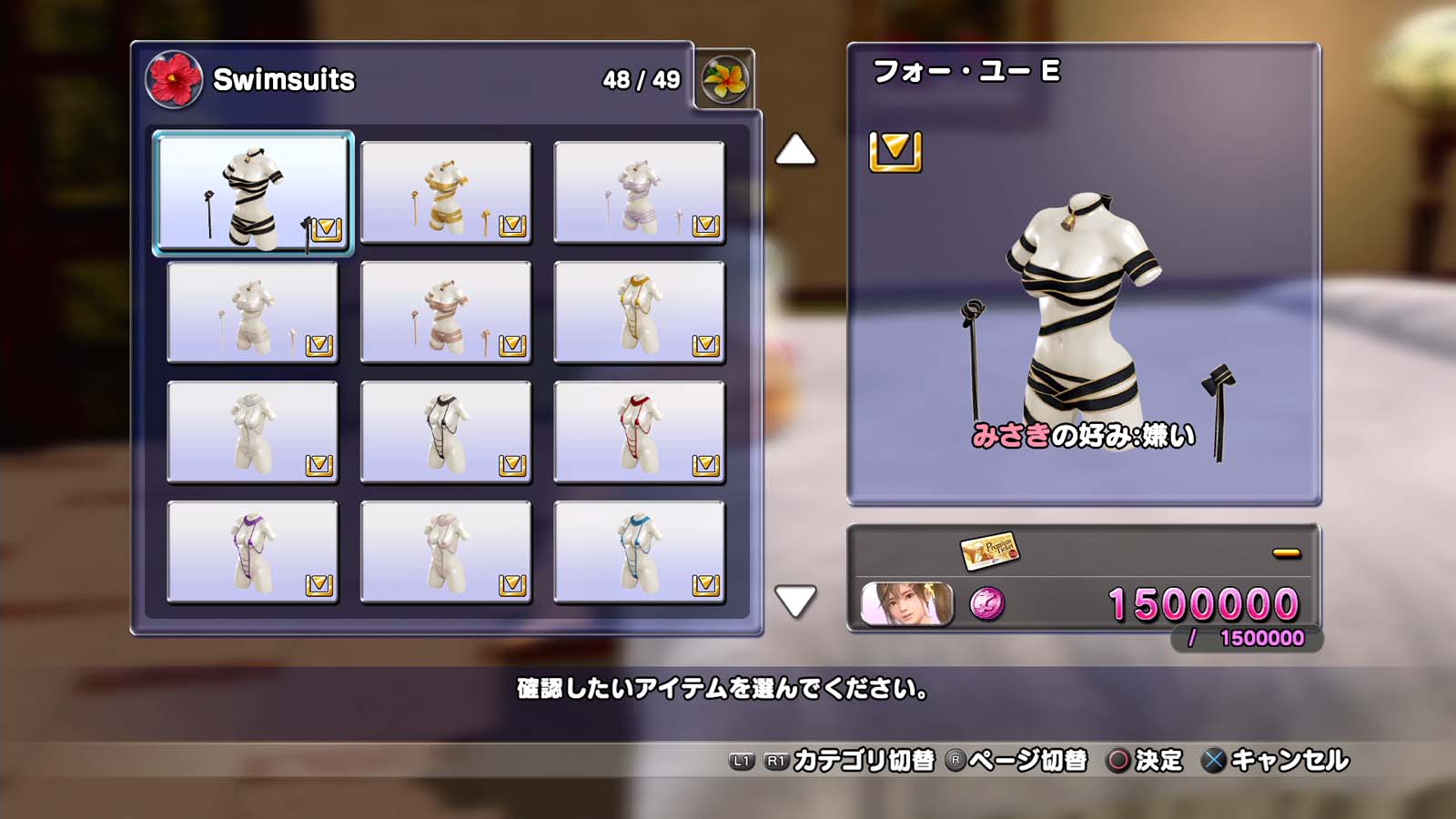Screen dimensions: 1456x819
Task: Select the red hibiscus Swimsuits category
Action: [x=174, y=79]
